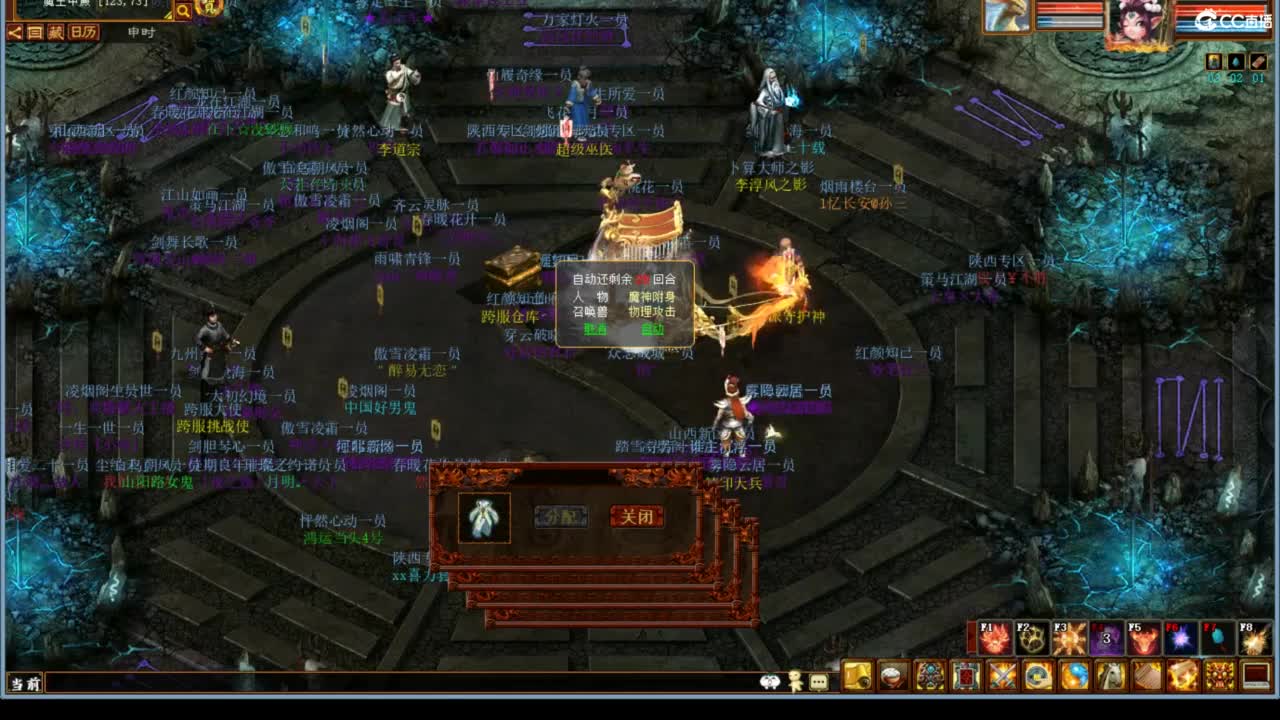Viewport: 1280px width, 720px height.
Task: Click the share arrow icon at top-left
Action: [x=14, y=31]
